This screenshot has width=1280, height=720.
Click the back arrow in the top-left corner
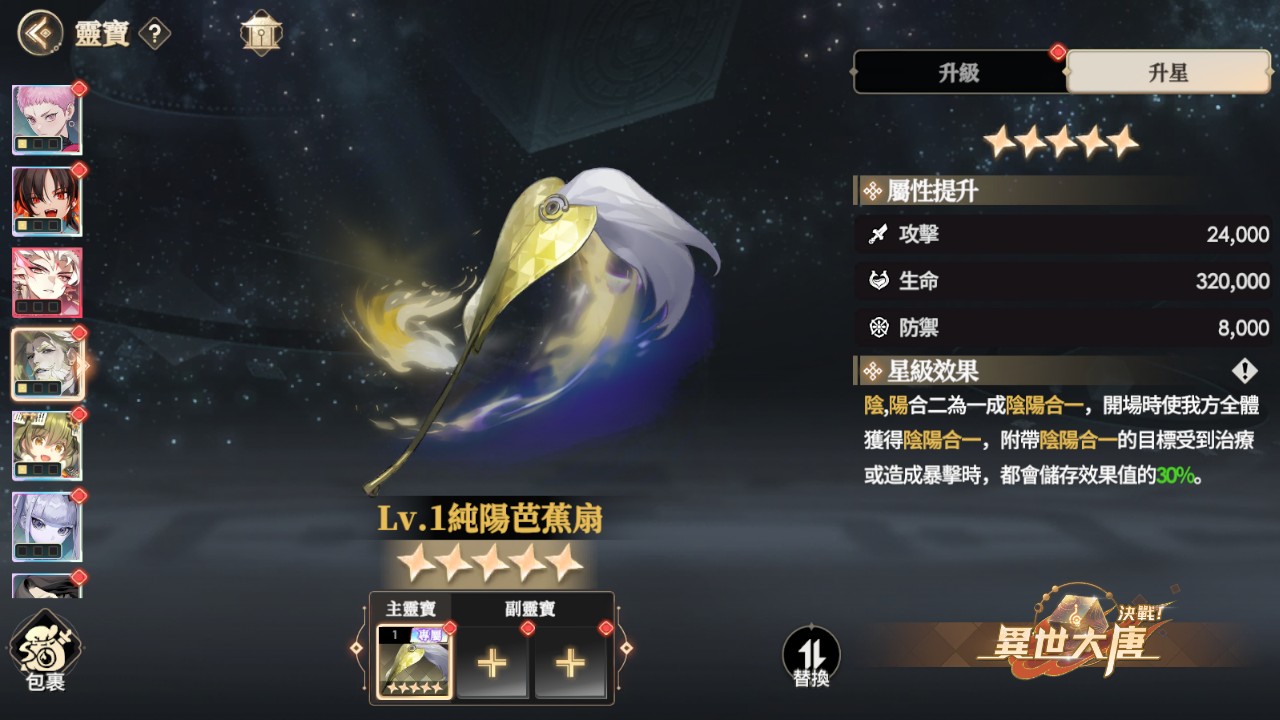click(35, 33)
